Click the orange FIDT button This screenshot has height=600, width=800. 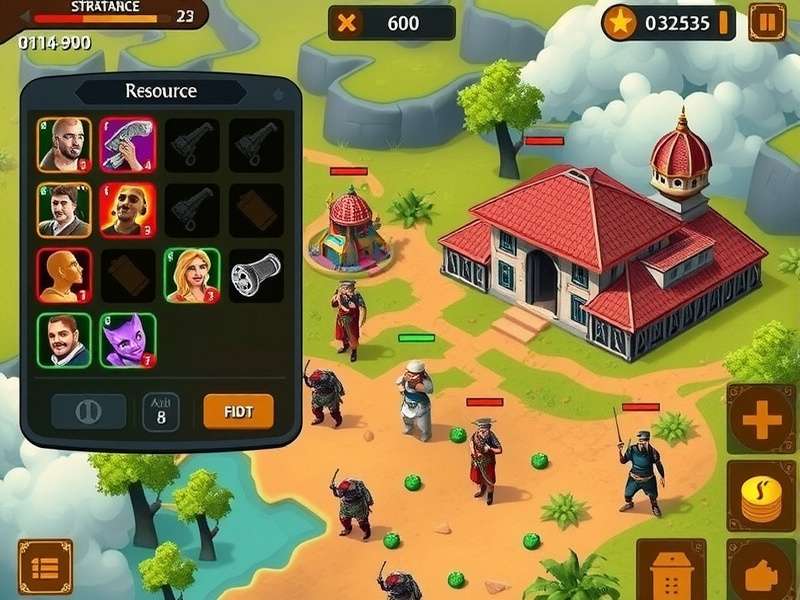[x=238, y=411]
